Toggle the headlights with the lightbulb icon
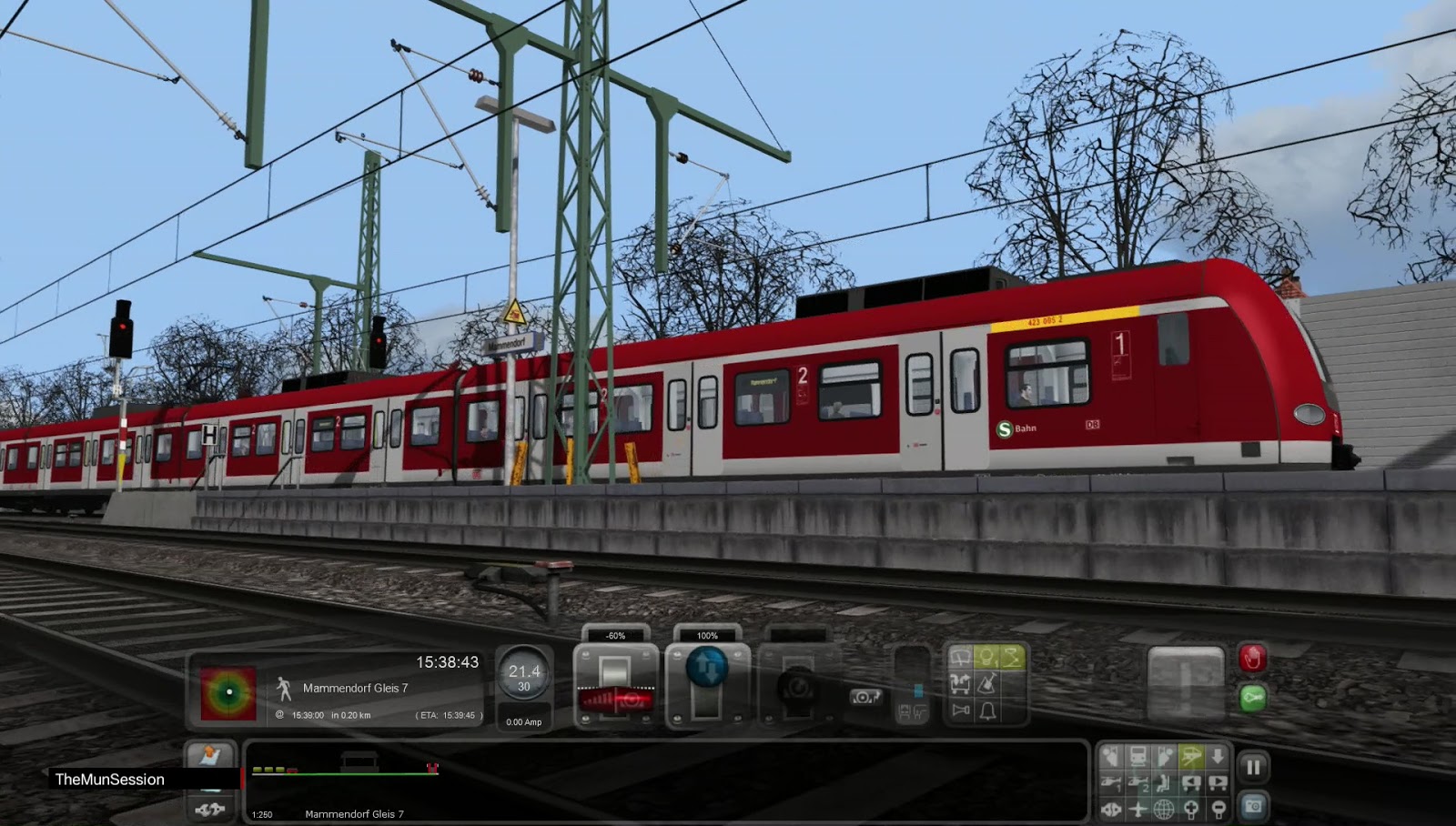Image resolution: width=1456 pixels, height=826 pixels. click(988, 657)
